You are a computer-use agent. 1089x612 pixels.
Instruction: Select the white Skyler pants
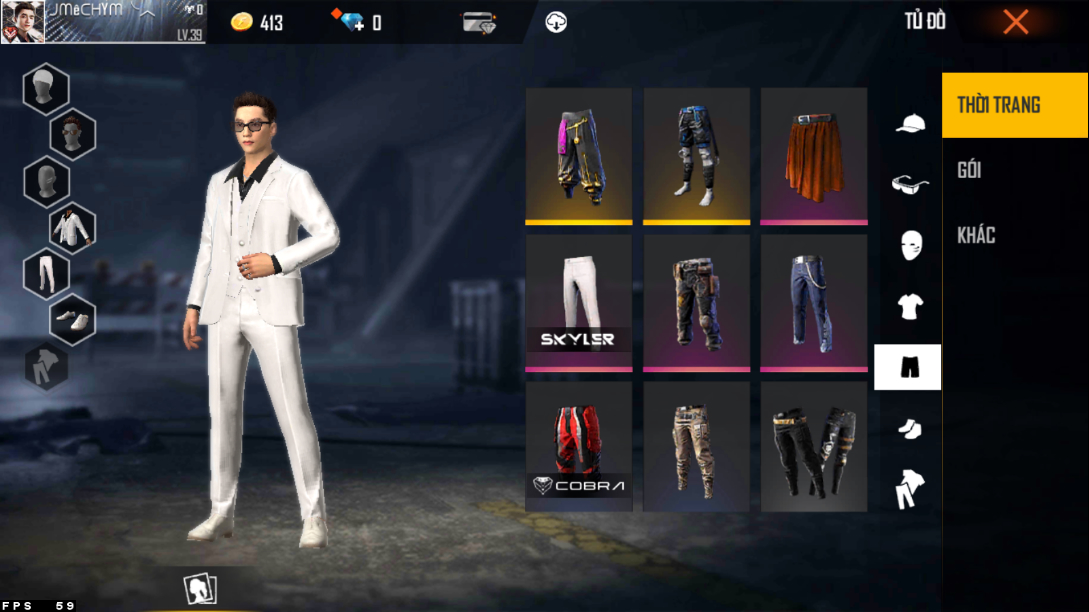[x=579, y=300]
